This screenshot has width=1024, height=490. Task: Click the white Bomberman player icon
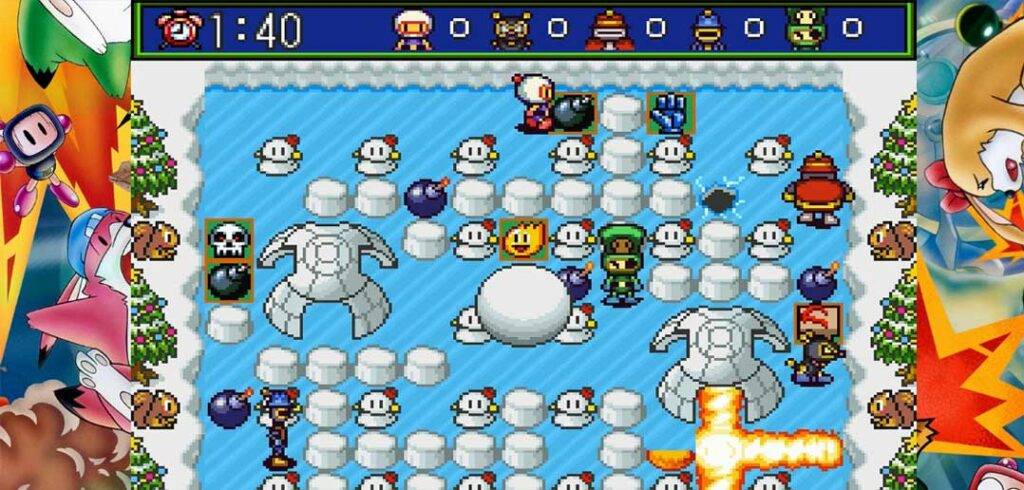[413, 30]
